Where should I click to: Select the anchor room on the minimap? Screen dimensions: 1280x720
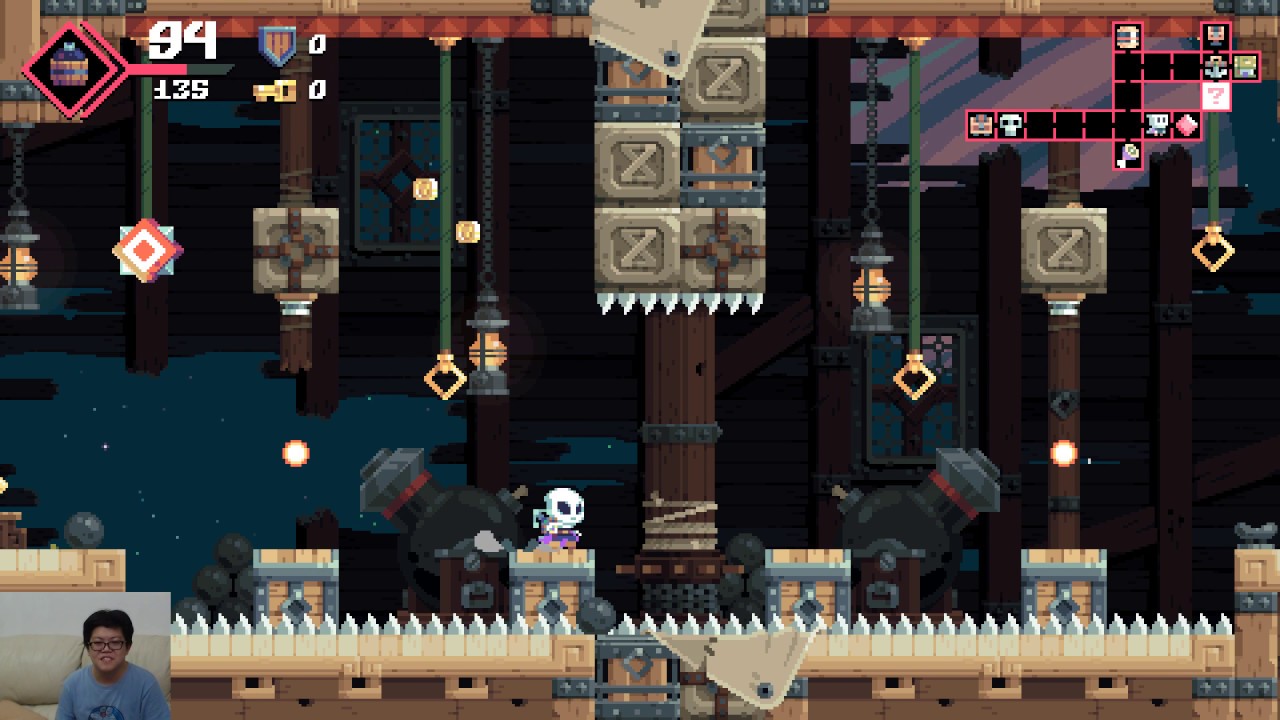pyautogui.click(x=1215, y=68)
